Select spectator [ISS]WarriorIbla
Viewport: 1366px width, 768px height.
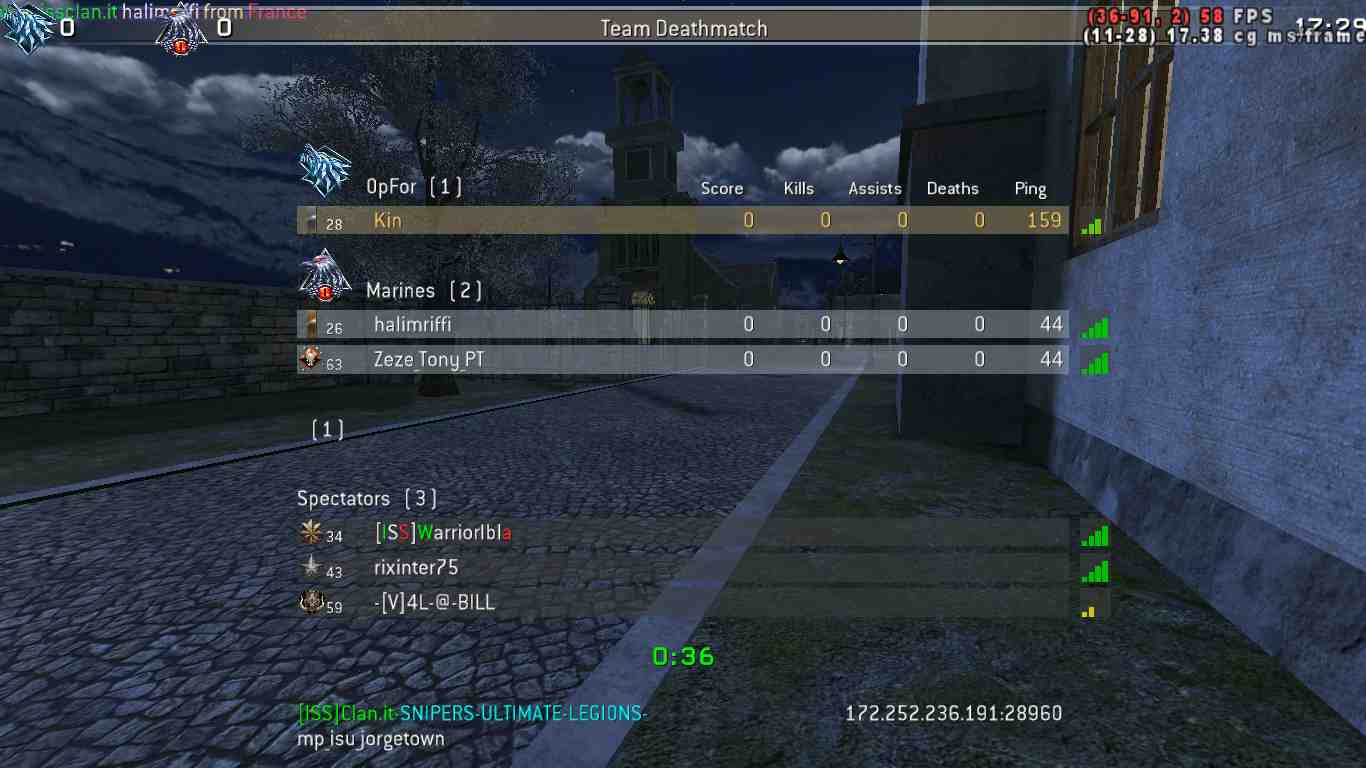(x=442, y=534)
